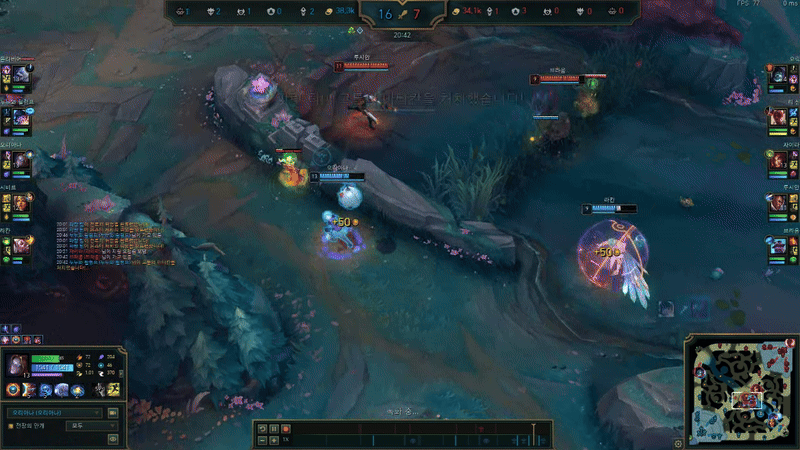Start recording with the red record button
Viewport: 800px width, 450px height.
coord(286,429)
